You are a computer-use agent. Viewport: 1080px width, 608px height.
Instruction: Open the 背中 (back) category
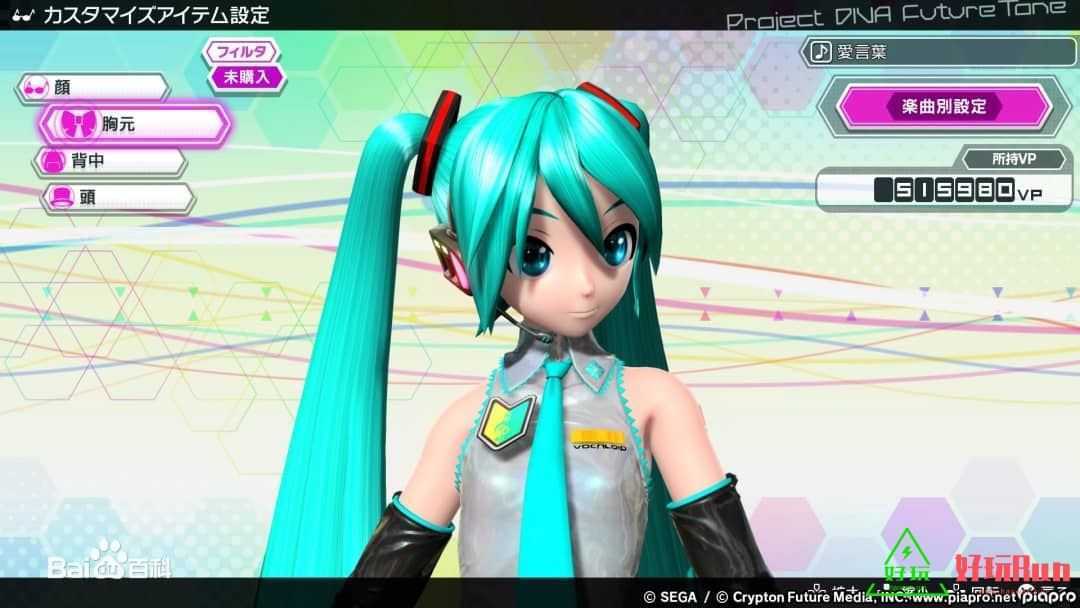coord(110,161)
